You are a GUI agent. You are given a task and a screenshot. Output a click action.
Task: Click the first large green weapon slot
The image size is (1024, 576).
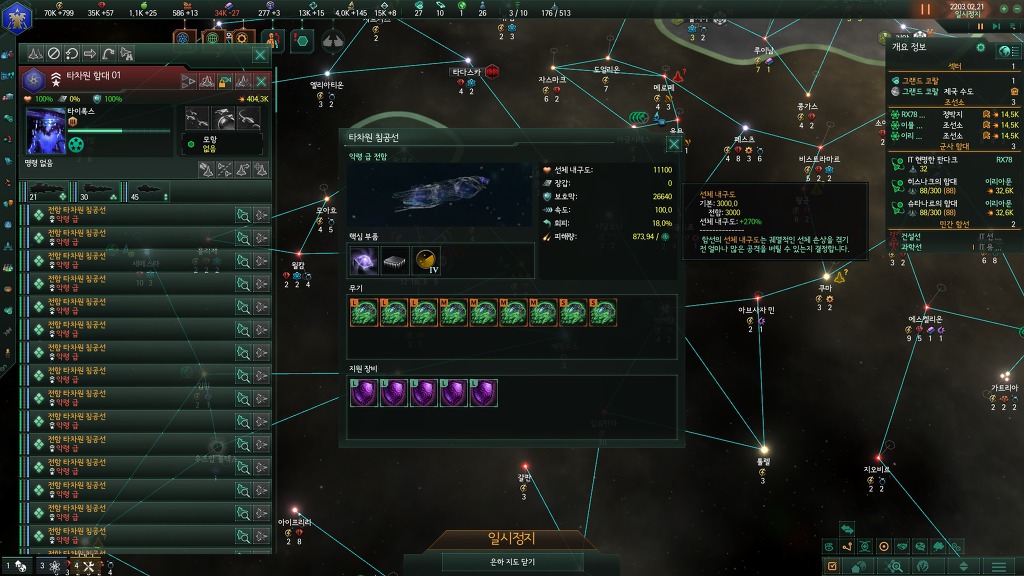click(364, 313)
